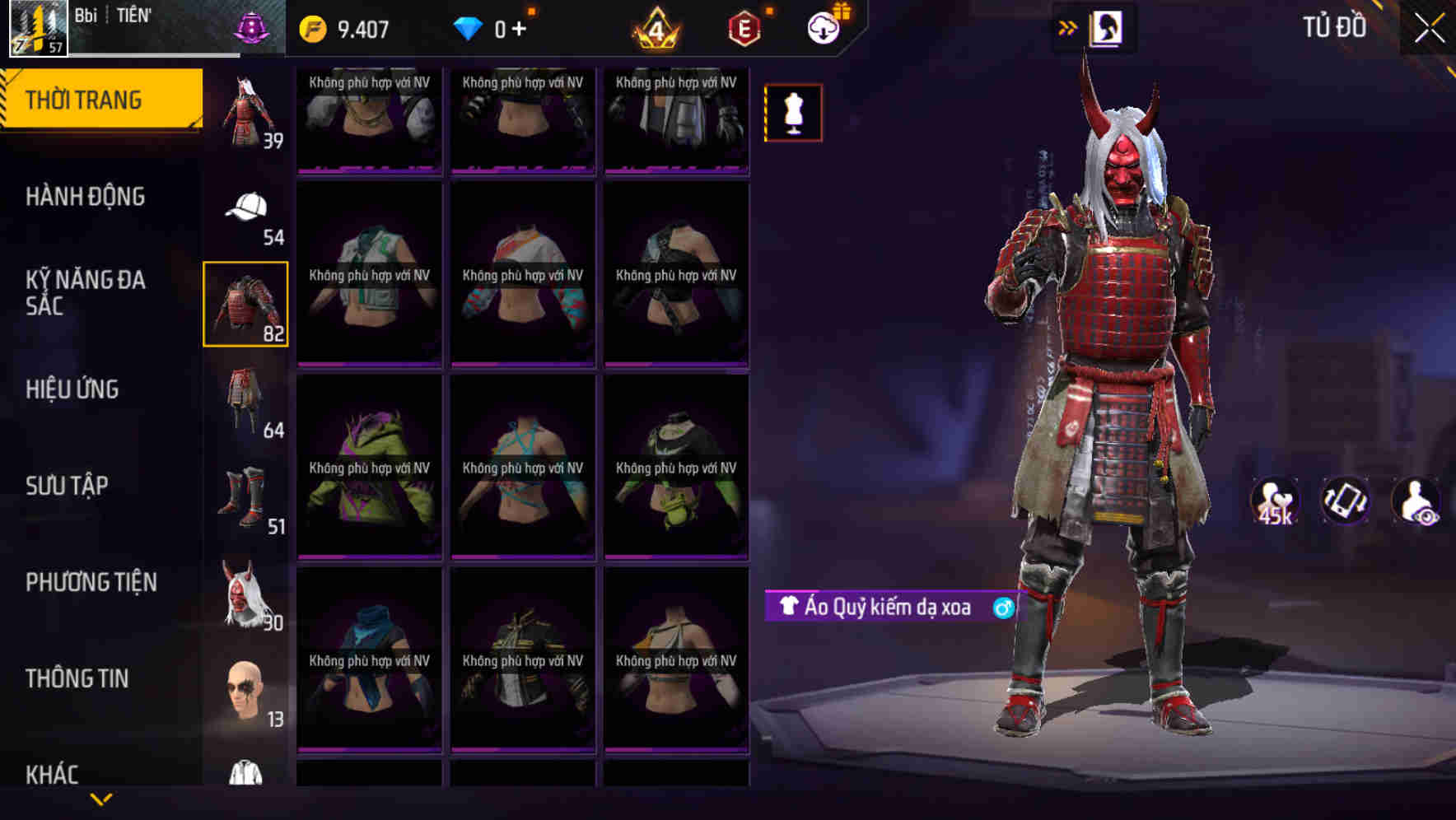Select the cap category icon
The image size is (1456, 820).
[x=245, y=210]
